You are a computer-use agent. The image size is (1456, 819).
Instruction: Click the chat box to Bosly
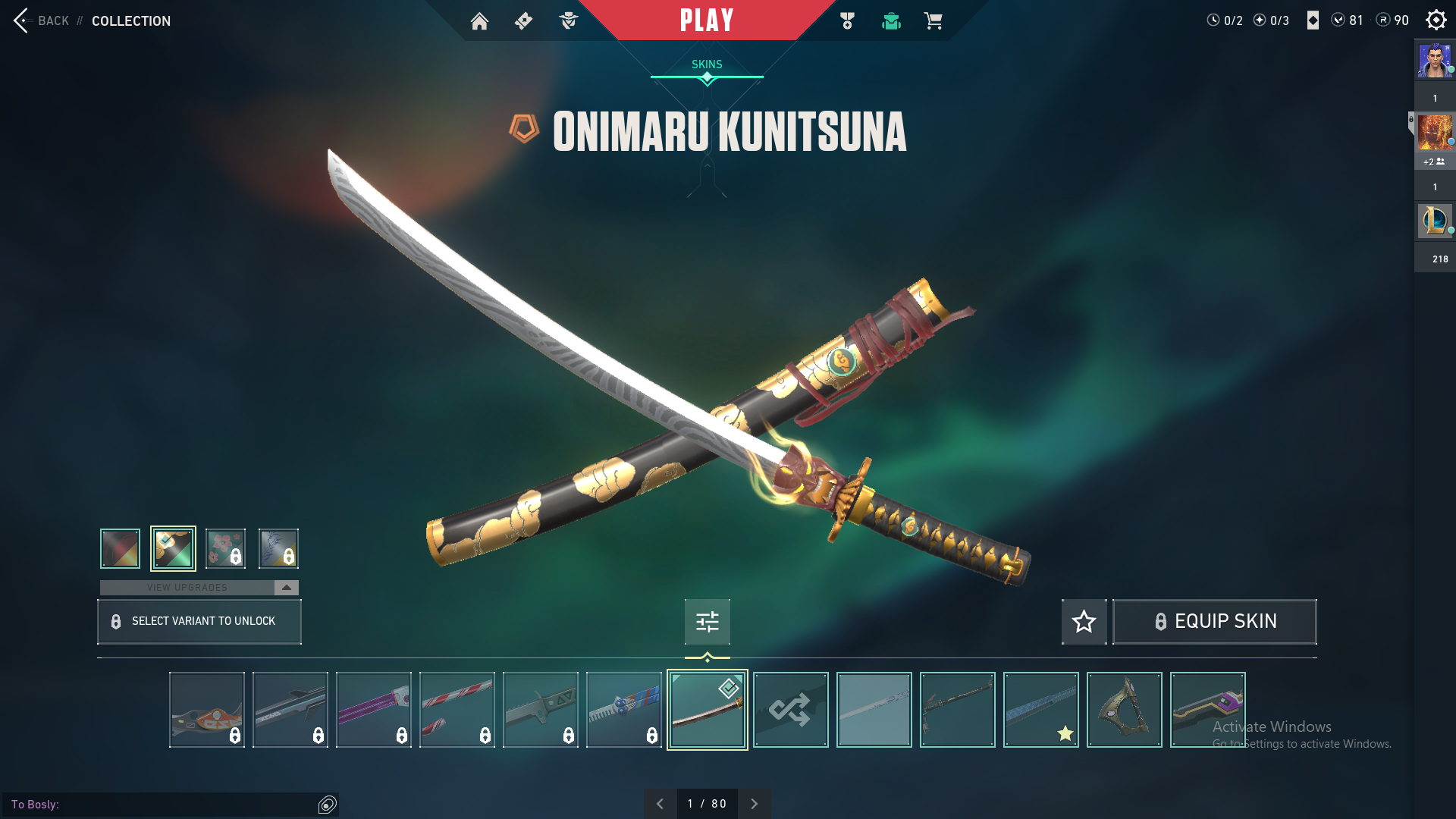click(x=163, y=804)
